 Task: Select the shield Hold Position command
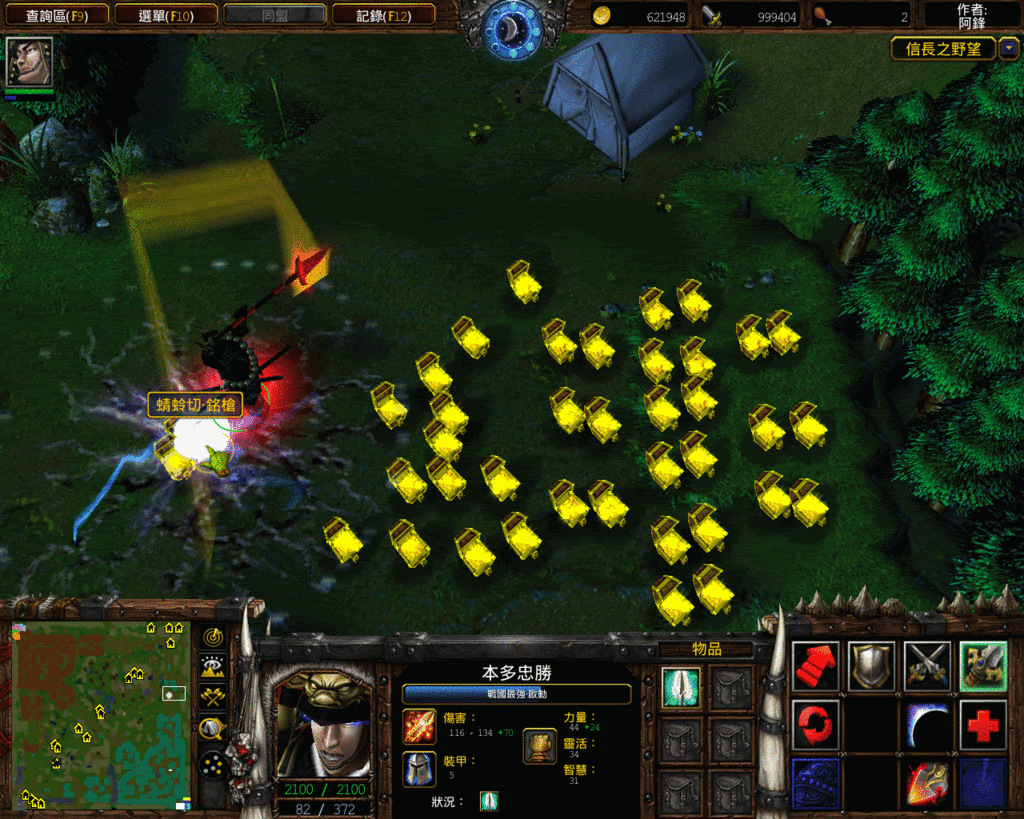[x=871, y=666]
